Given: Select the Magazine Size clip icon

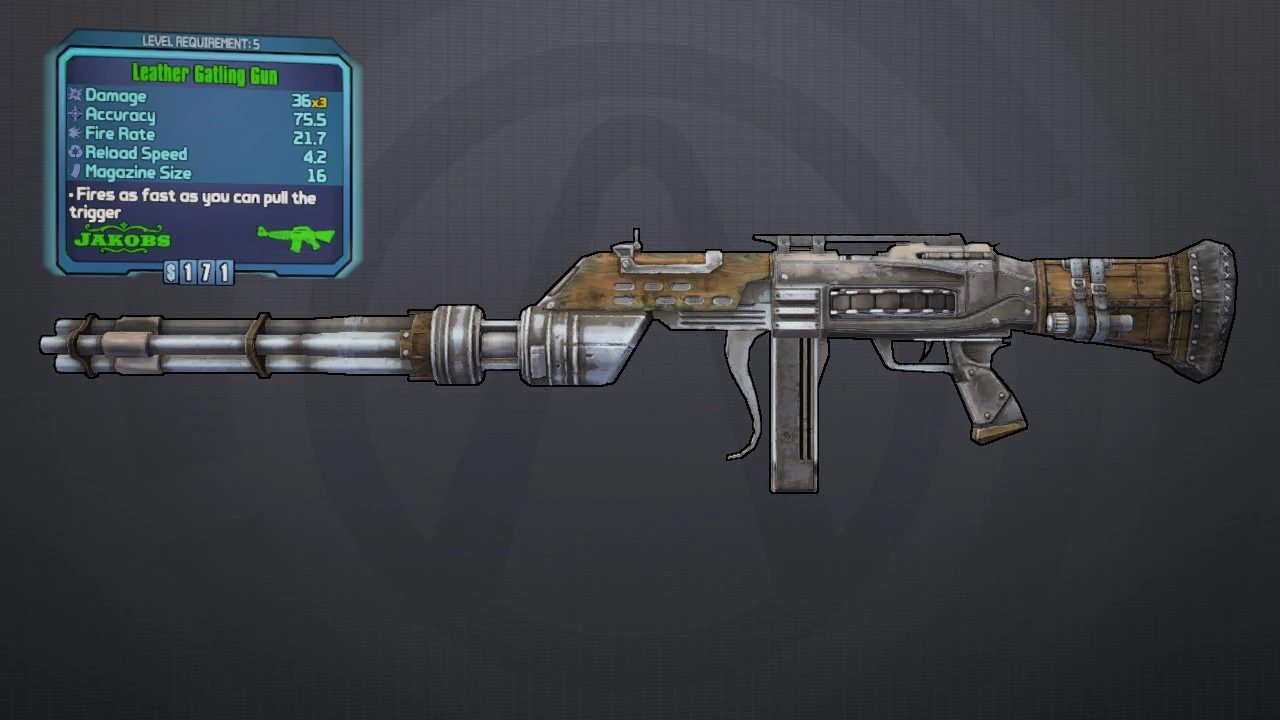Looking at the screenshot, I should point(75,172).
